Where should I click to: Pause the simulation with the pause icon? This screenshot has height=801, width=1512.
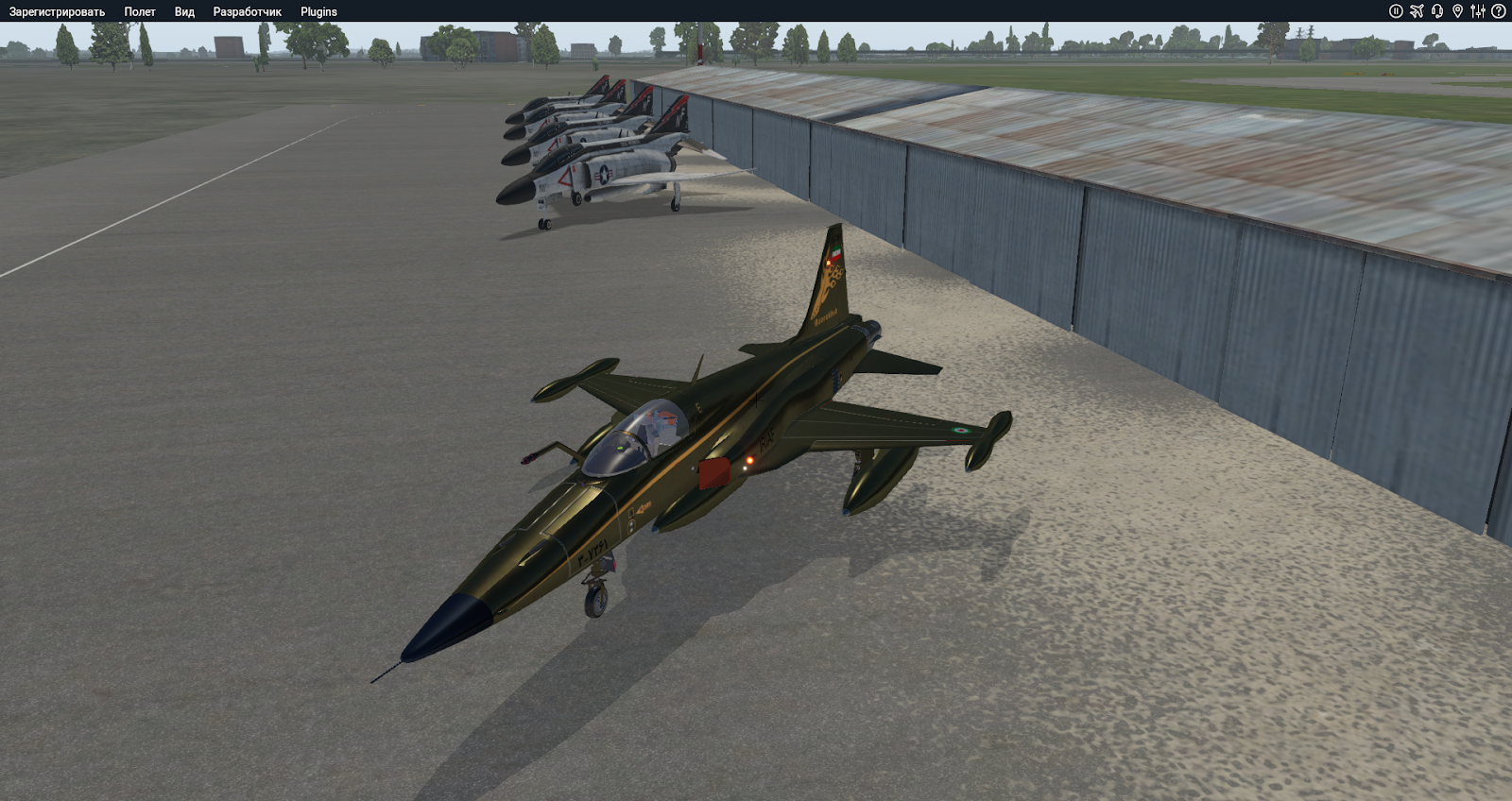click(x=1396, y=10)
